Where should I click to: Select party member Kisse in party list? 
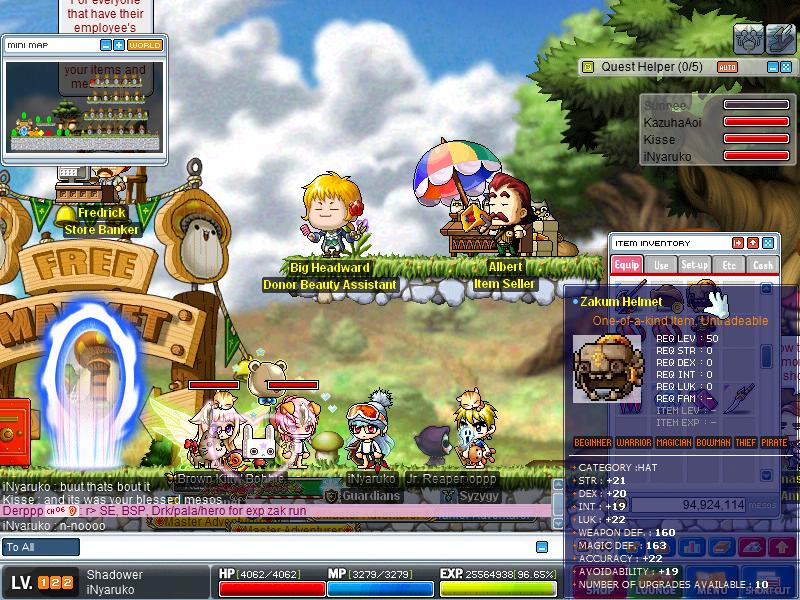tap(659, 139)
